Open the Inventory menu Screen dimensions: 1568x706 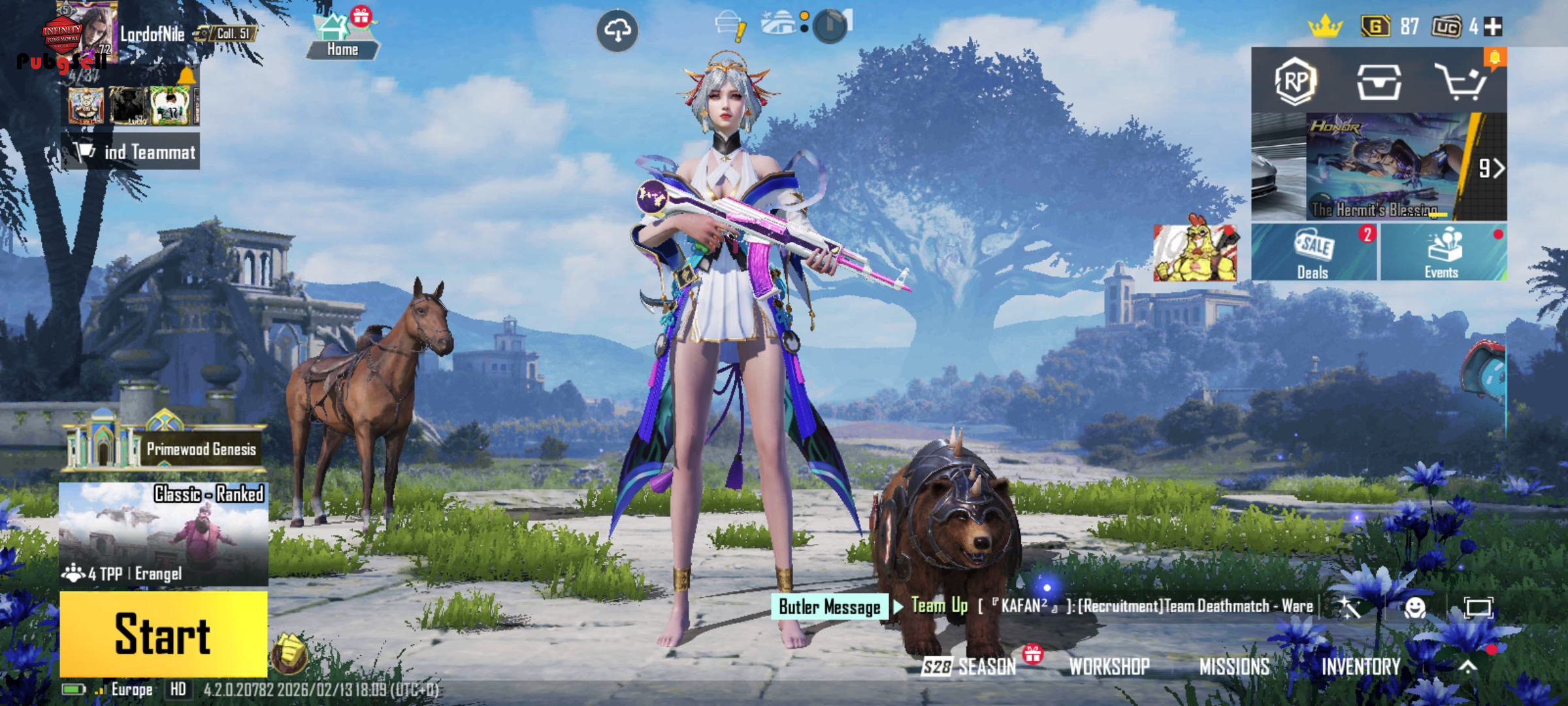(x=1361, y=666)
